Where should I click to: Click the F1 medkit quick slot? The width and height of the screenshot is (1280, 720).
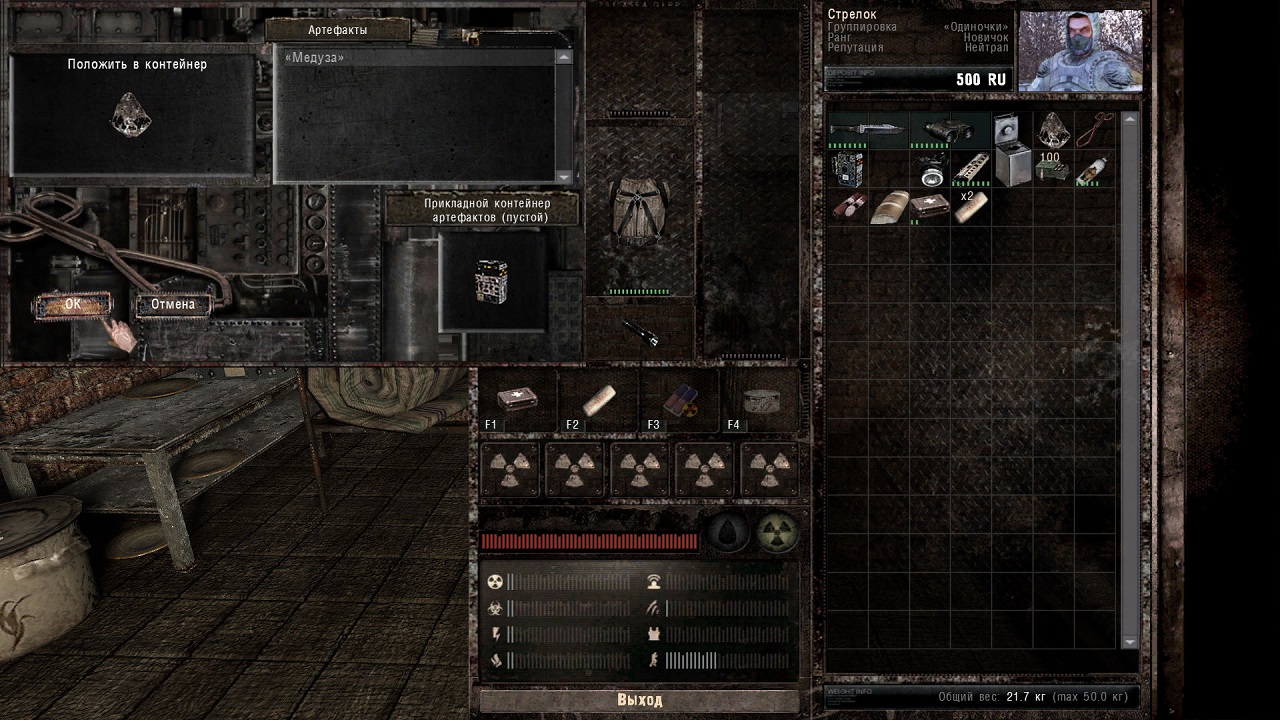point(518,400)
